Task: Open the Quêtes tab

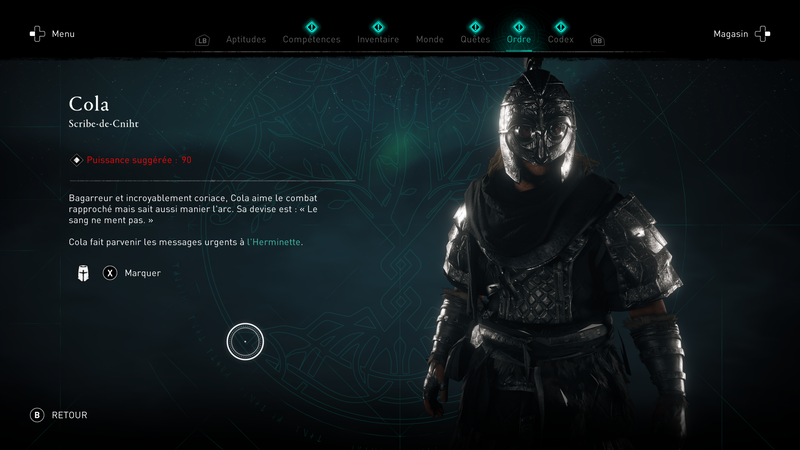Action: click(475, 40)
